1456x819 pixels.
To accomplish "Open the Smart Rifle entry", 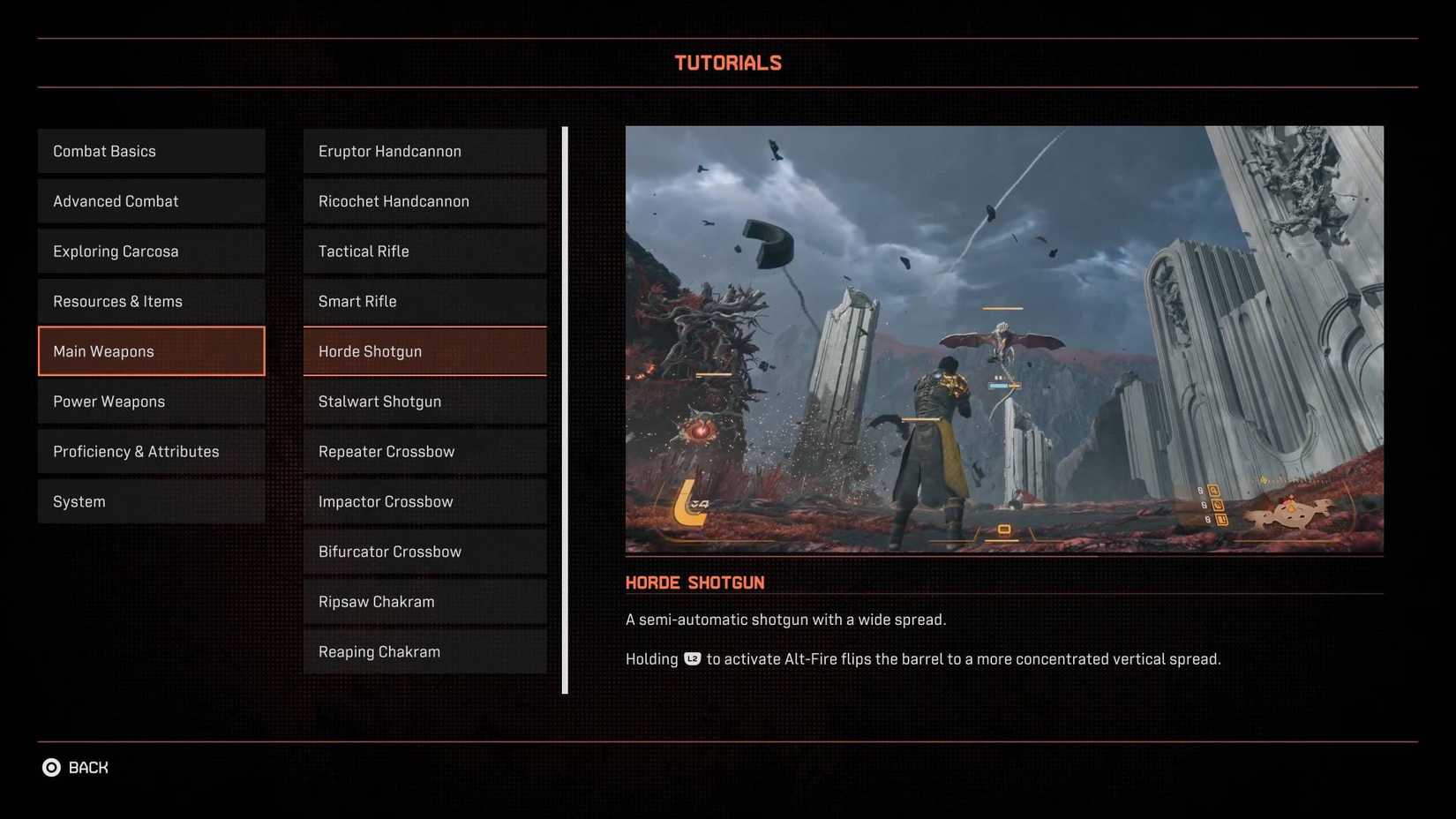I will (424, 301).
